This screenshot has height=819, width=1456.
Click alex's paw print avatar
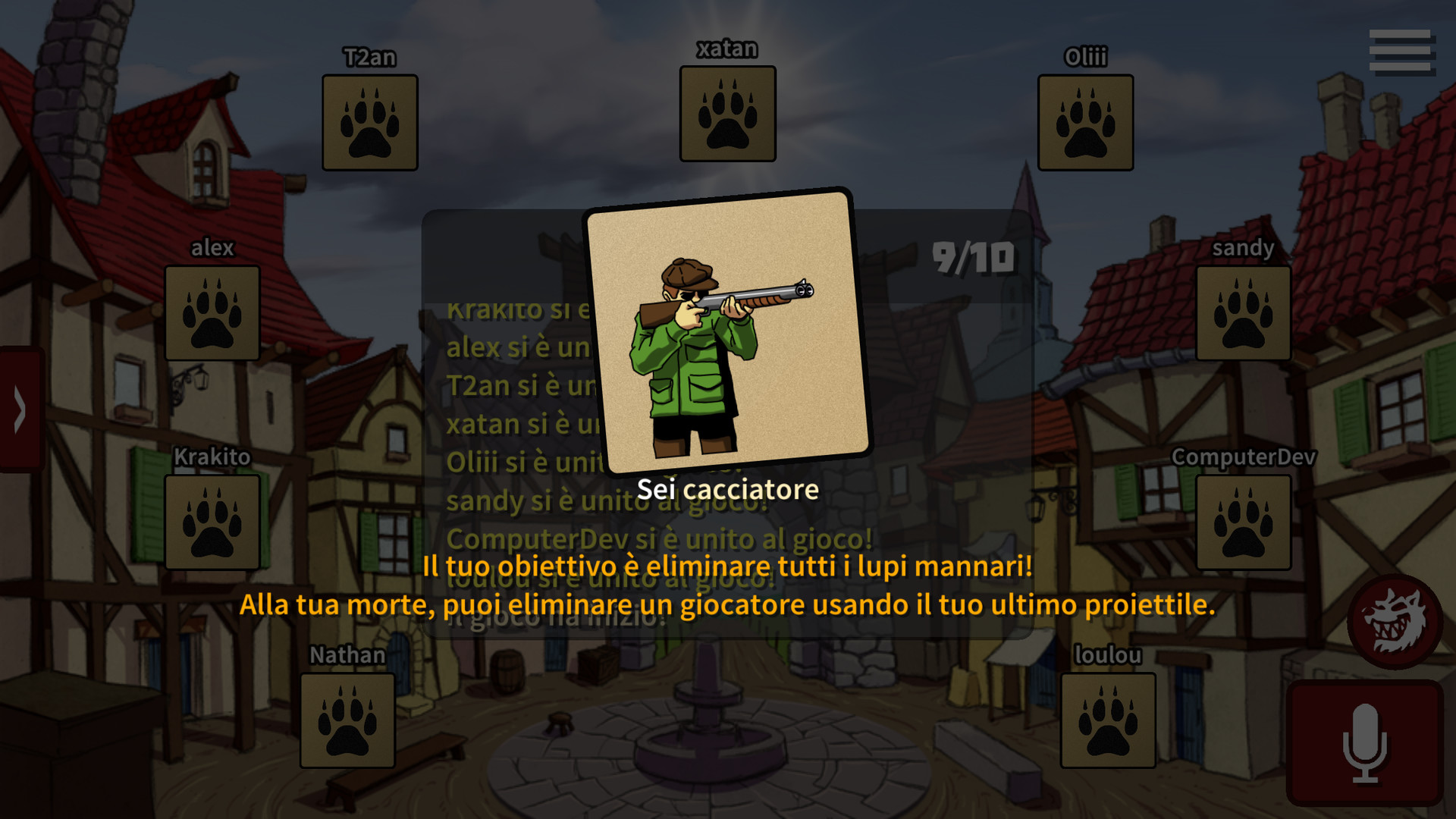click(212, 315)
